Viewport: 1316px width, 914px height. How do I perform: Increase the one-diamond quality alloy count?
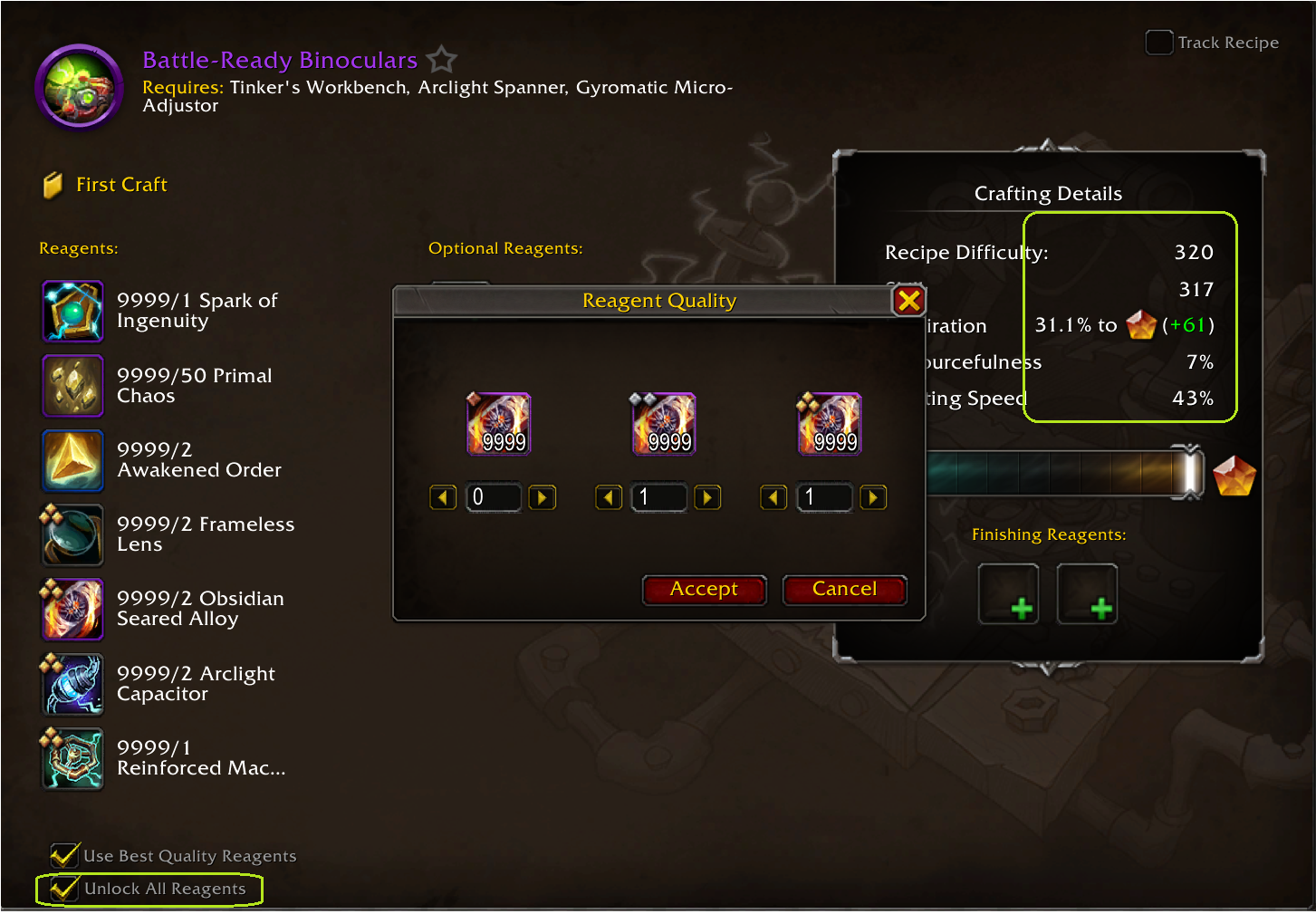coord(542,497)
